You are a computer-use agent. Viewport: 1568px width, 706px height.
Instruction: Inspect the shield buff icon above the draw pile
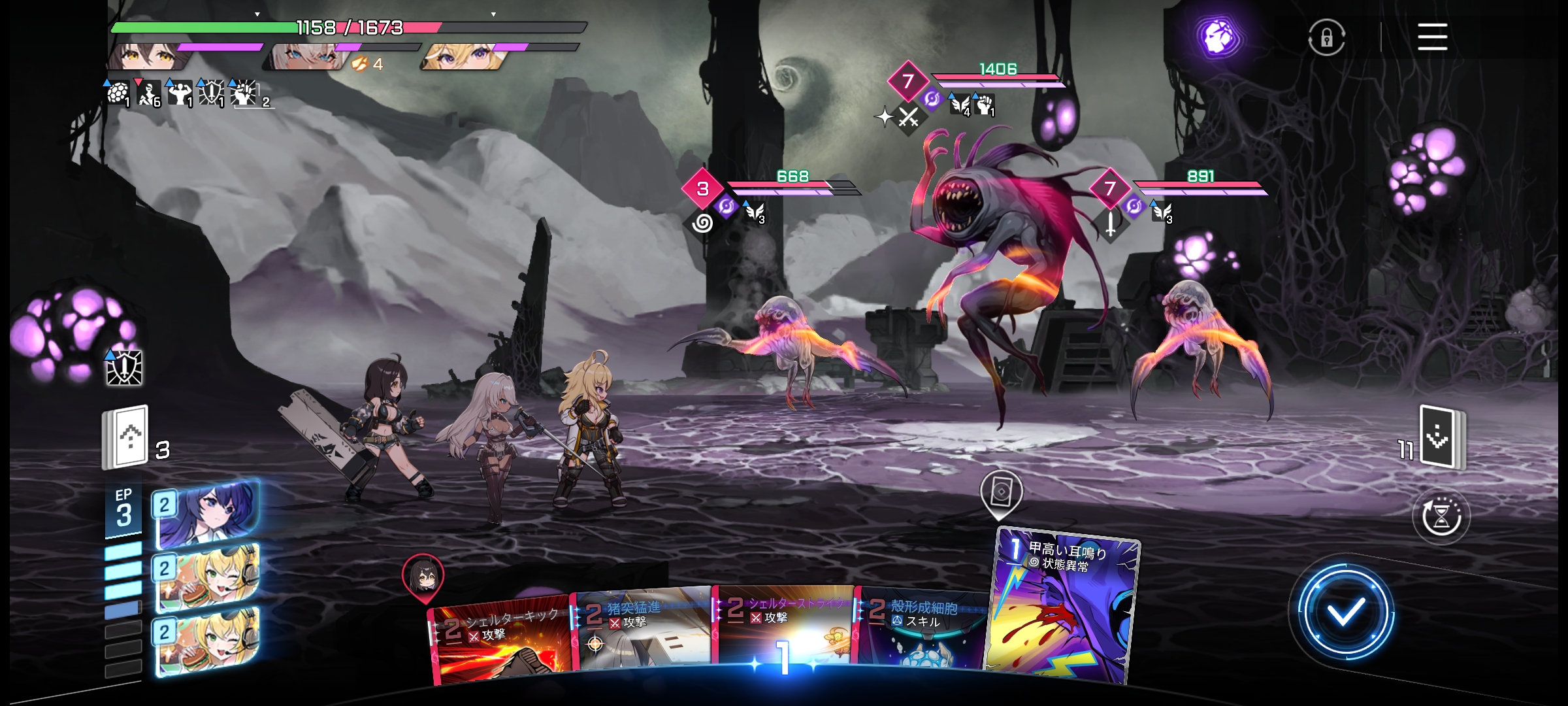124,367
